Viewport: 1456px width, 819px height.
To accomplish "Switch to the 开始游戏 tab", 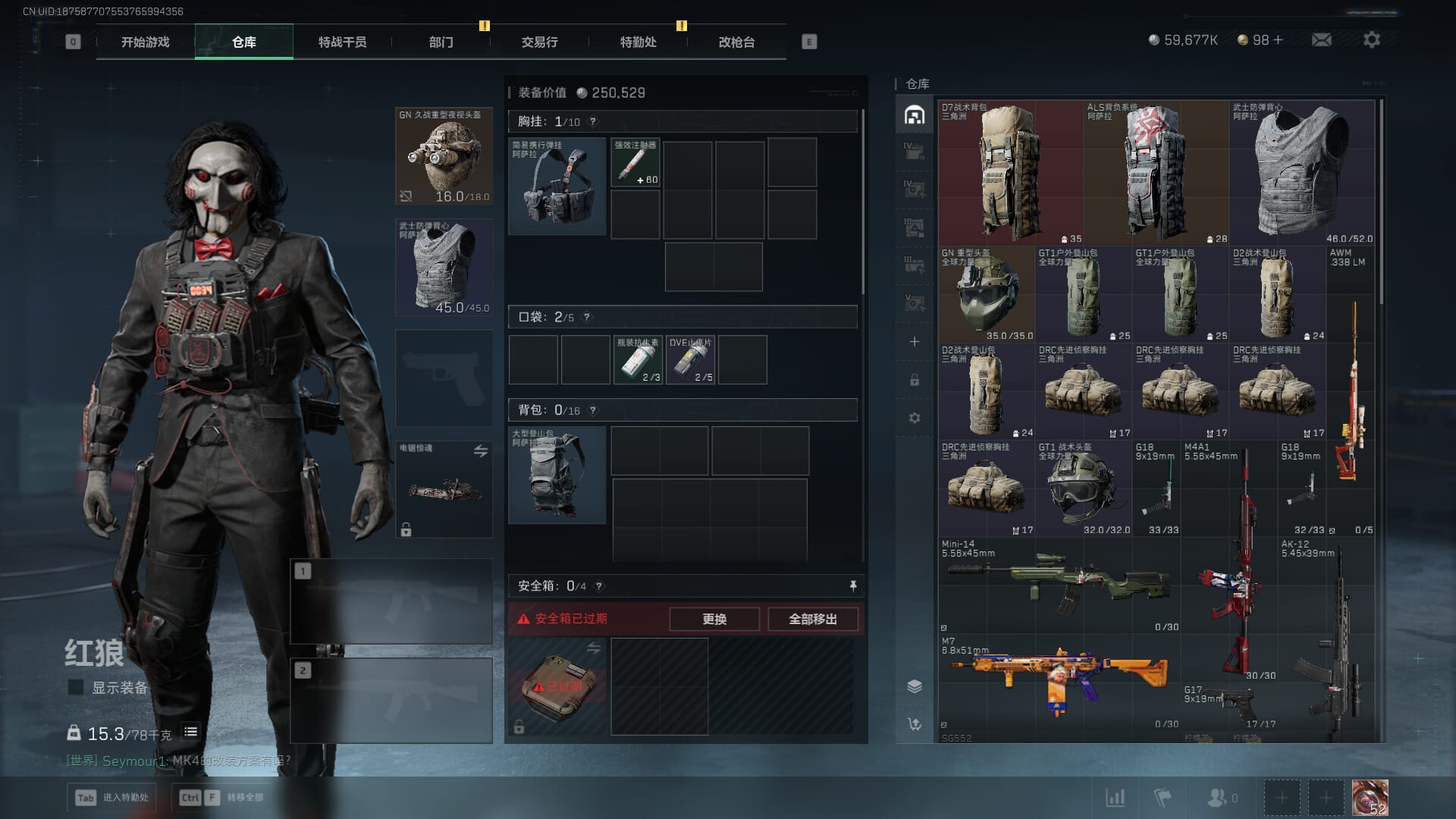I will coord(145,42).
